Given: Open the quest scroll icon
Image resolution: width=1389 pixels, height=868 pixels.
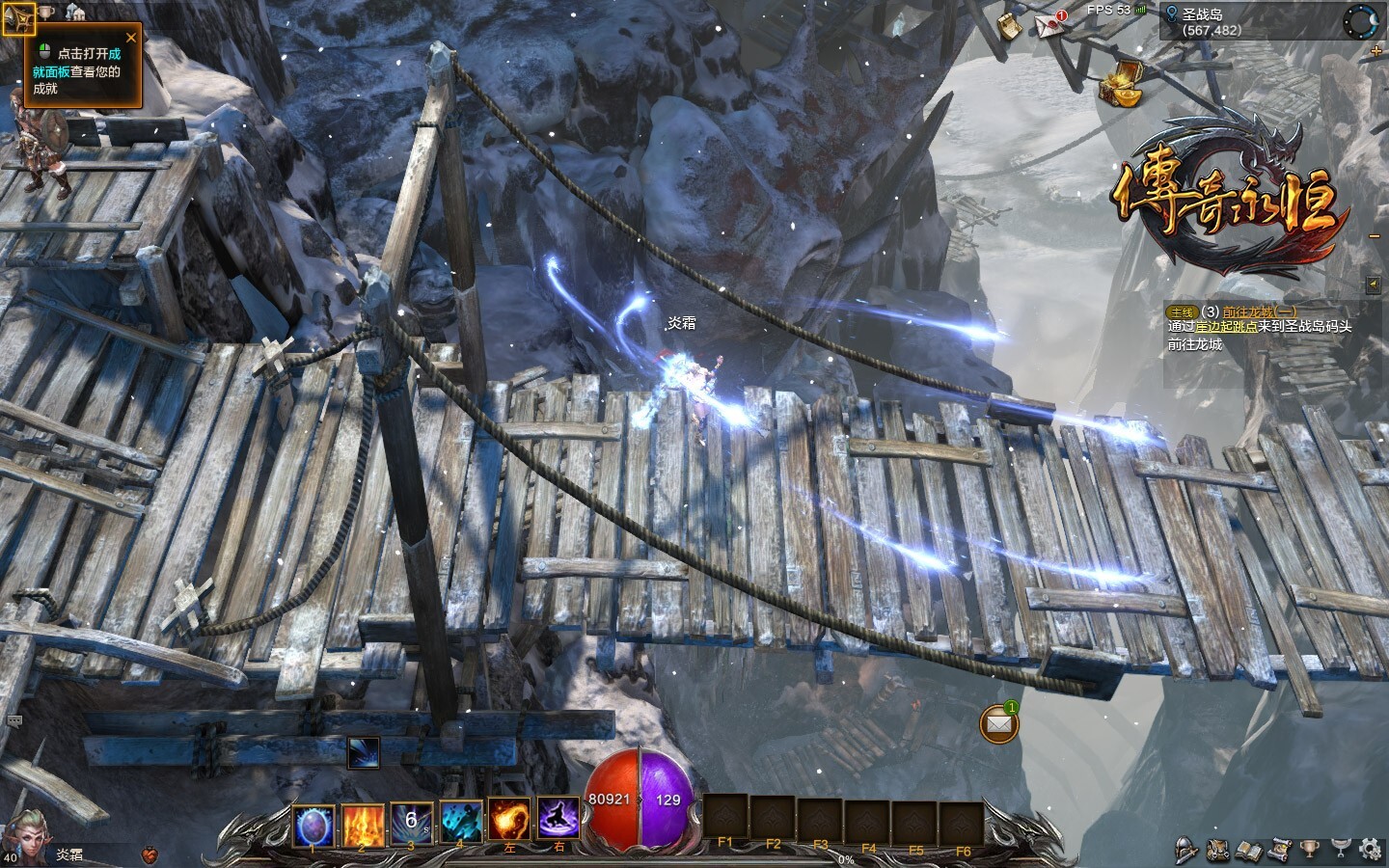Looking at the screenshot, I should pyautogui.click(x=1279, y=849).
